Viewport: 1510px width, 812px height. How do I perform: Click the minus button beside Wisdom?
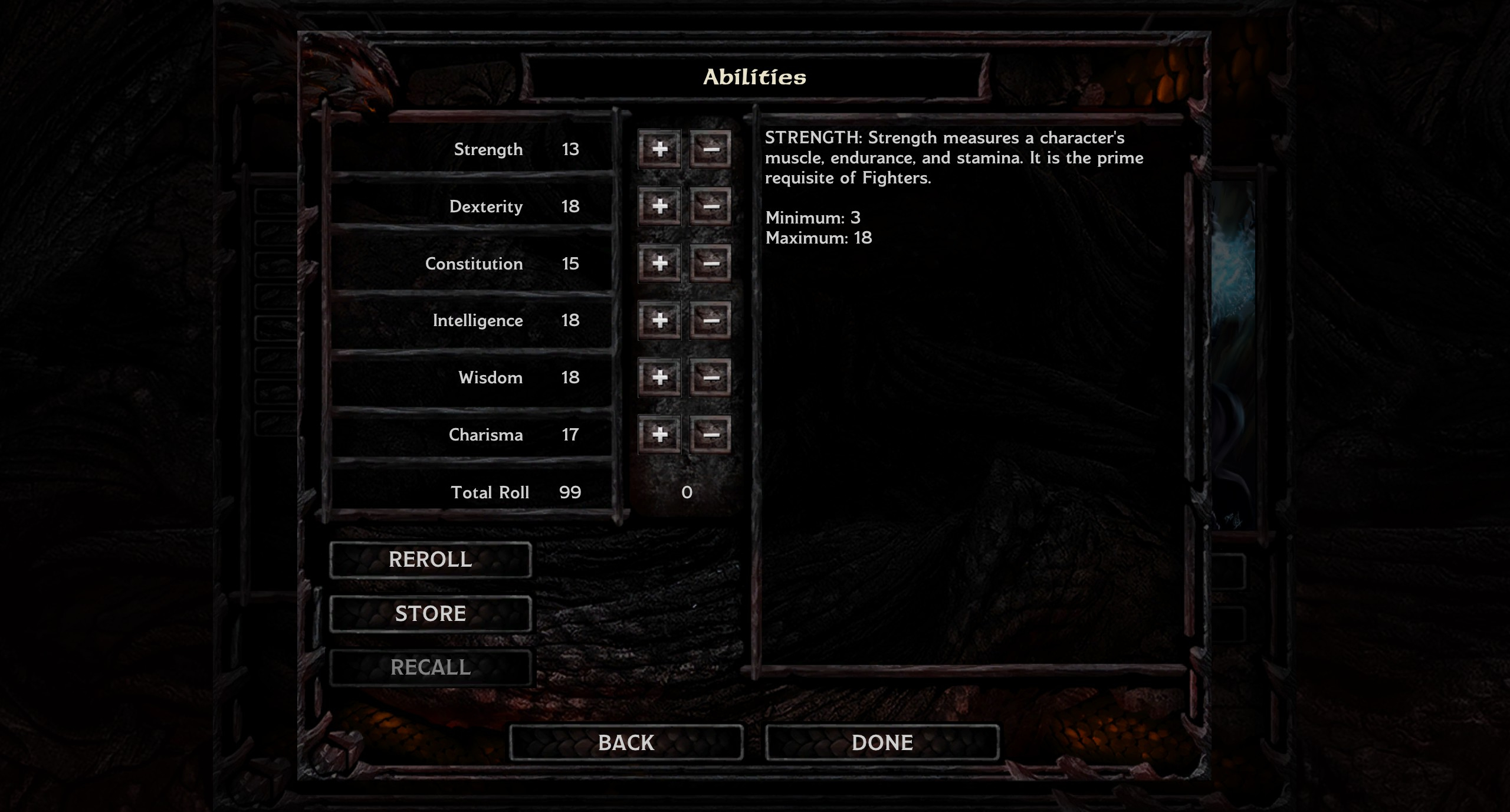(710, 377)
